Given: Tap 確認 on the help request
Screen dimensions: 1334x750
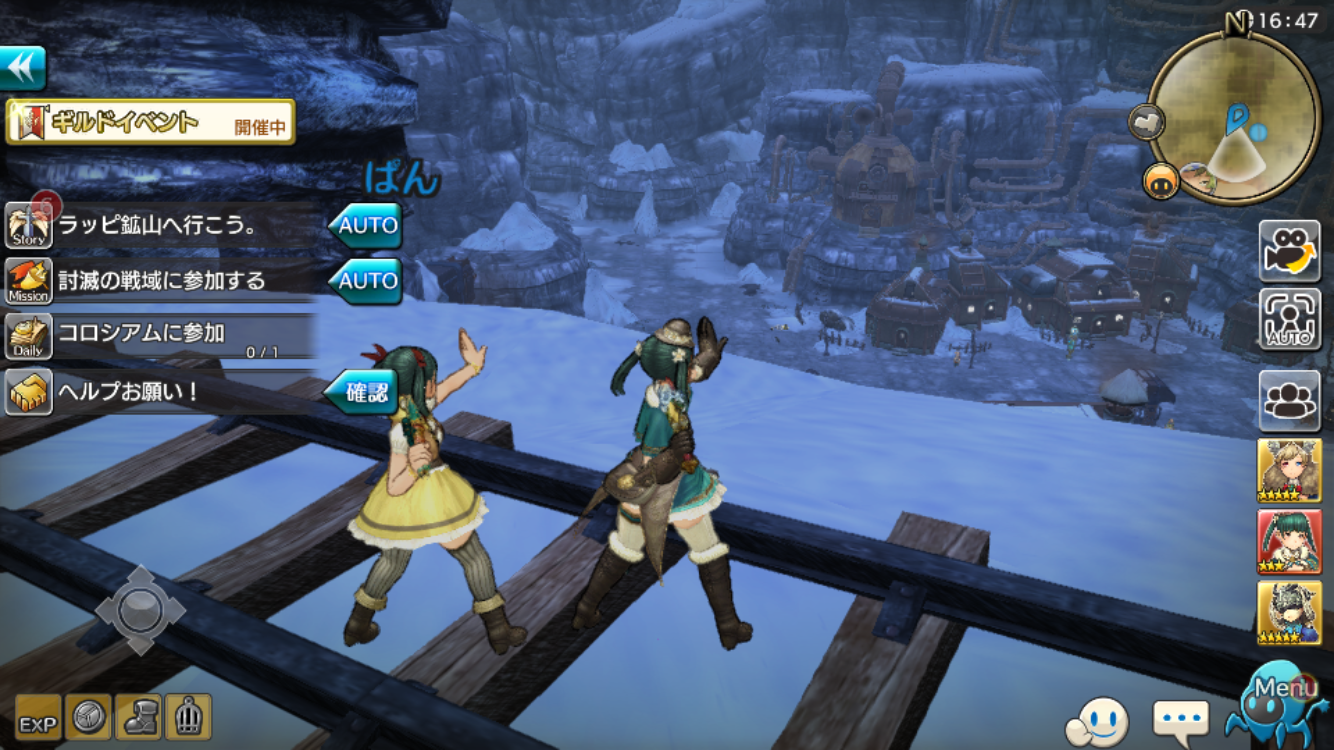Looking at the screenshot, I should click(364, 392).
